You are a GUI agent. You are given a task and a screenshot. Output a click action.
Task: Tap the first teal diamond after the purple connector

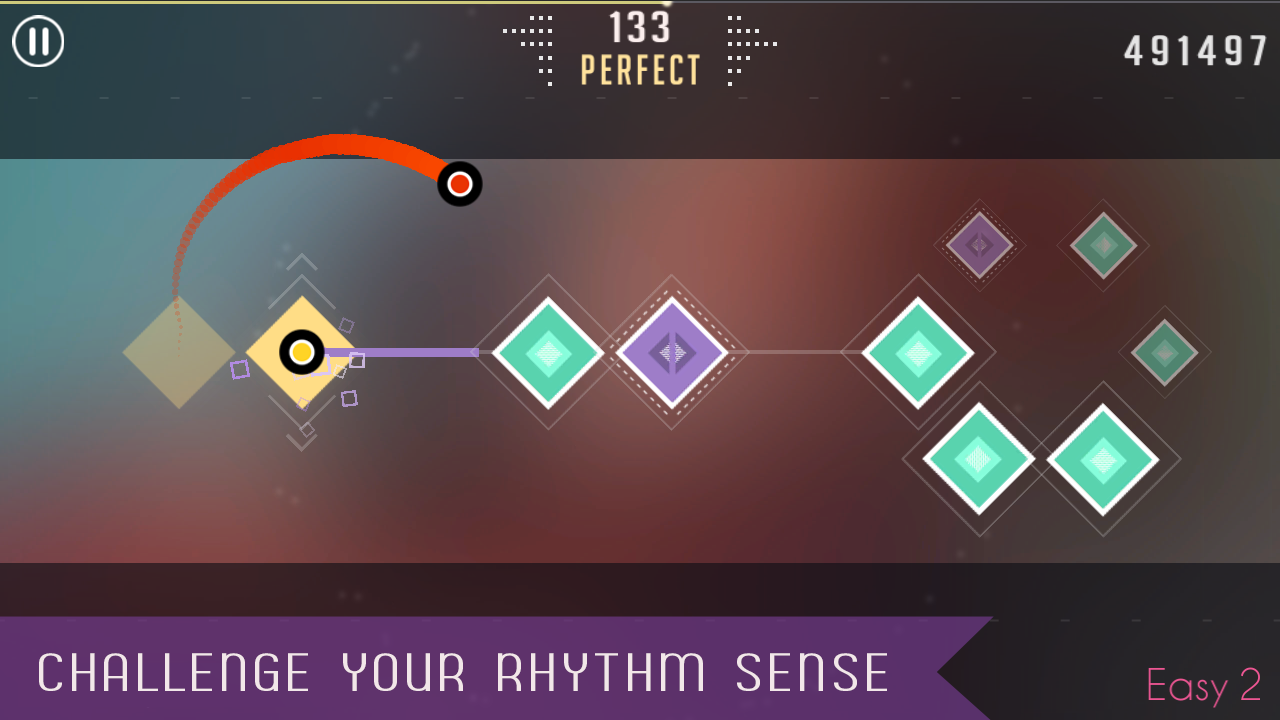click(x=548, y=352)
